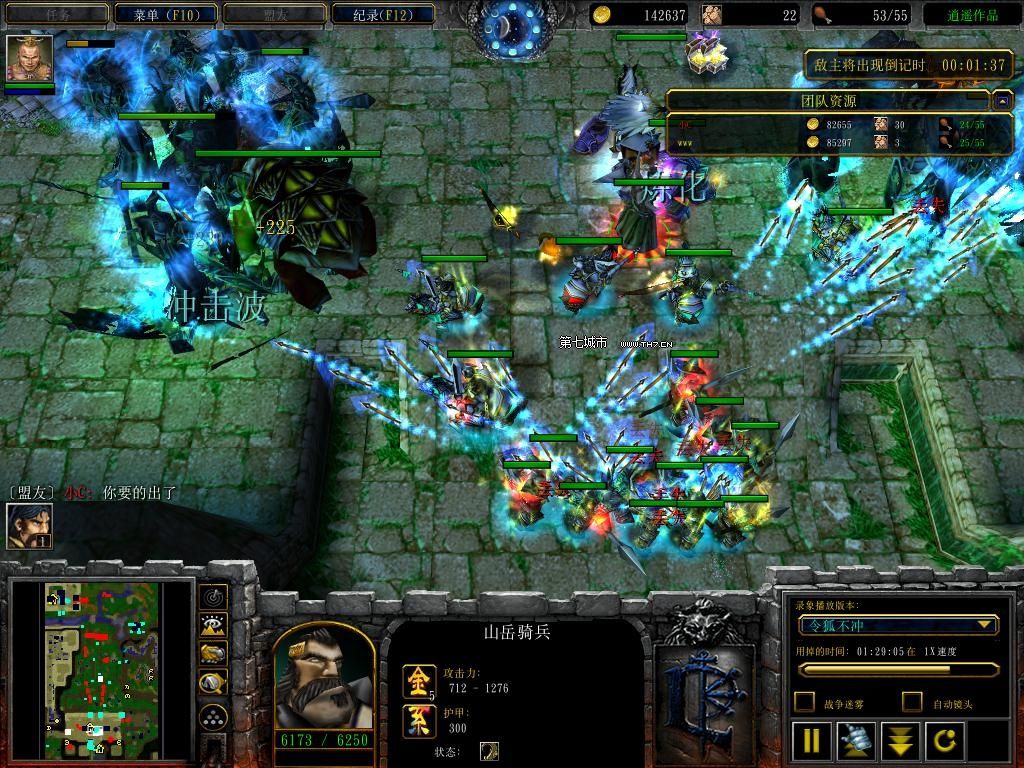Screen dimensions: 1024x768
Task: Activate the minimap signal ping button
Action: click(x=212, y=597)
